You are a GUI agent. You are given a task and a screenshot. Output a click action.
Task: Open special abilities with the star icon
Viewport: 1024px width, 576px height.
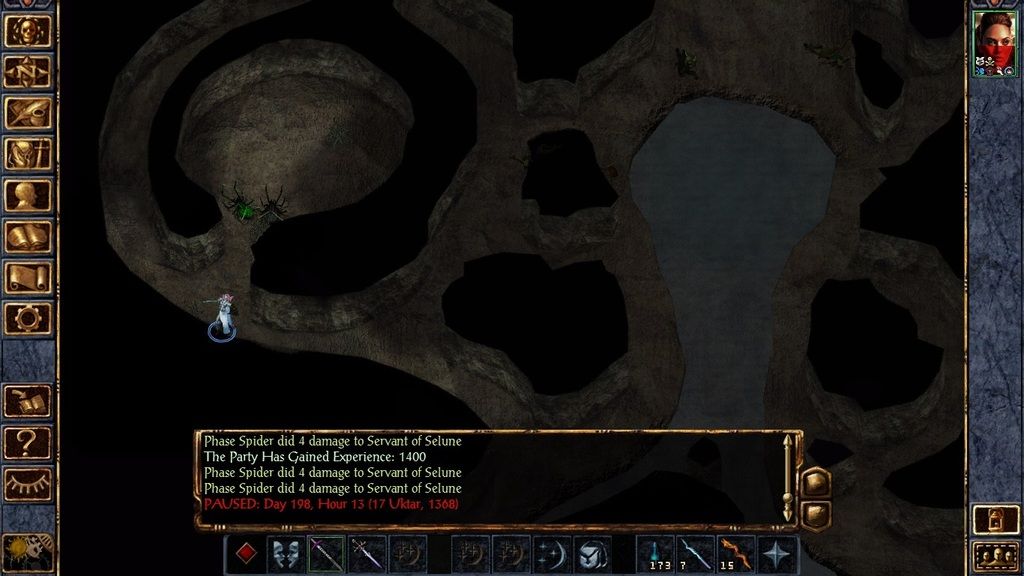coord(777,554)
